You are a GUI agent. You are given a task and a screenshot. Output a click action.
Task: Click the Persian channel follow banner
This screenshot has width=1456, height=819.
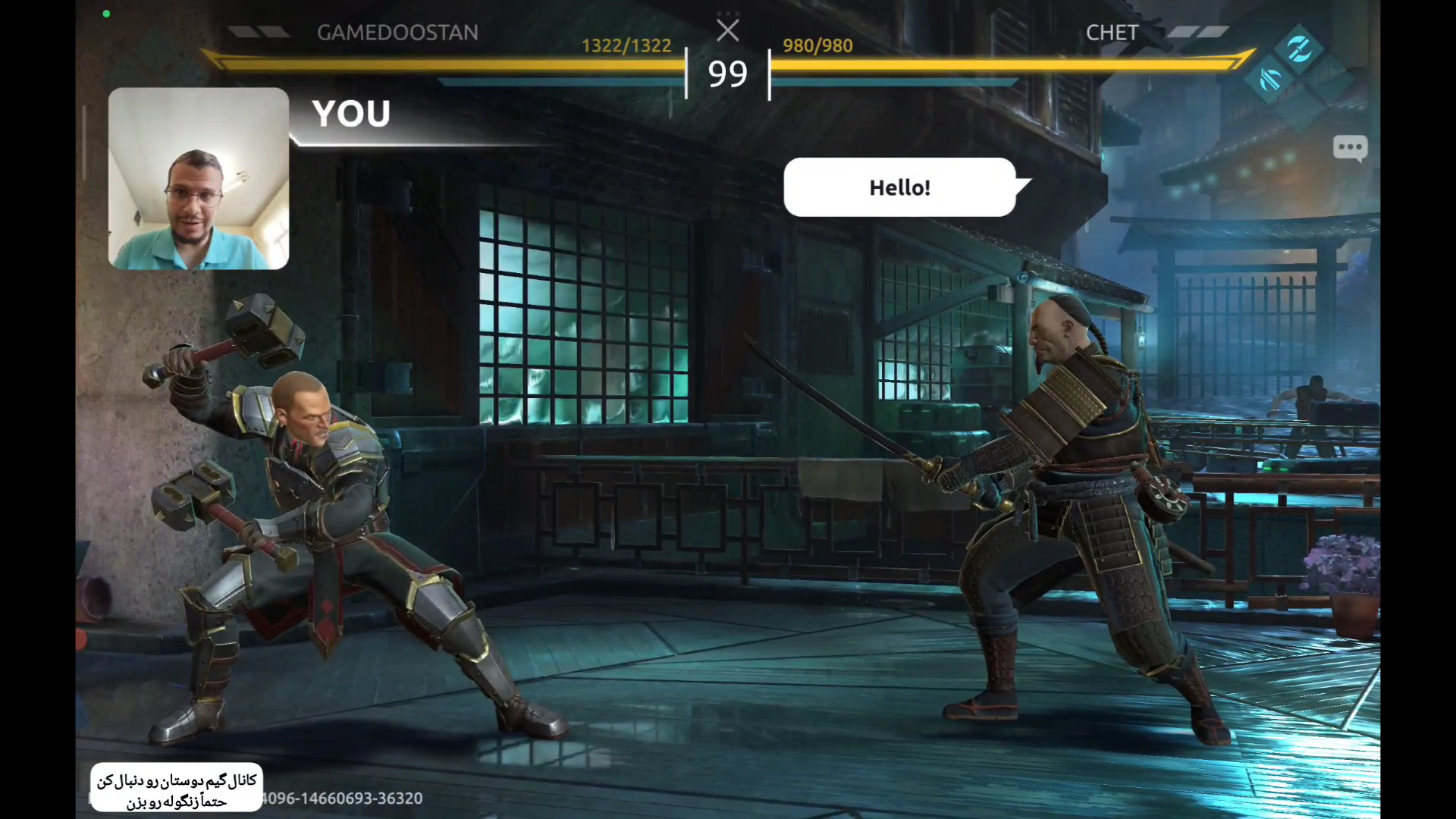pyautogui.click(x=177, y=789)
